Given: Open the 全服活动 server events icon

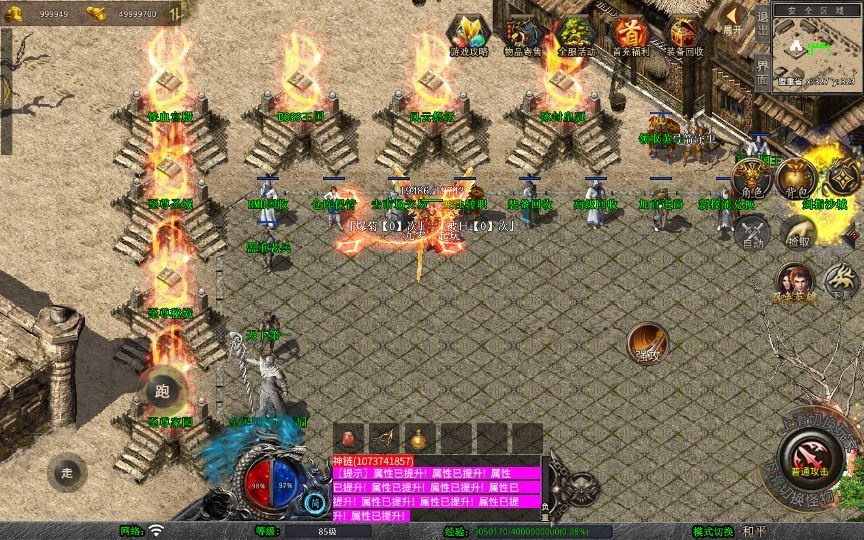Looking at the screenshot, I should pyautogui.click(x=573, y=35).
